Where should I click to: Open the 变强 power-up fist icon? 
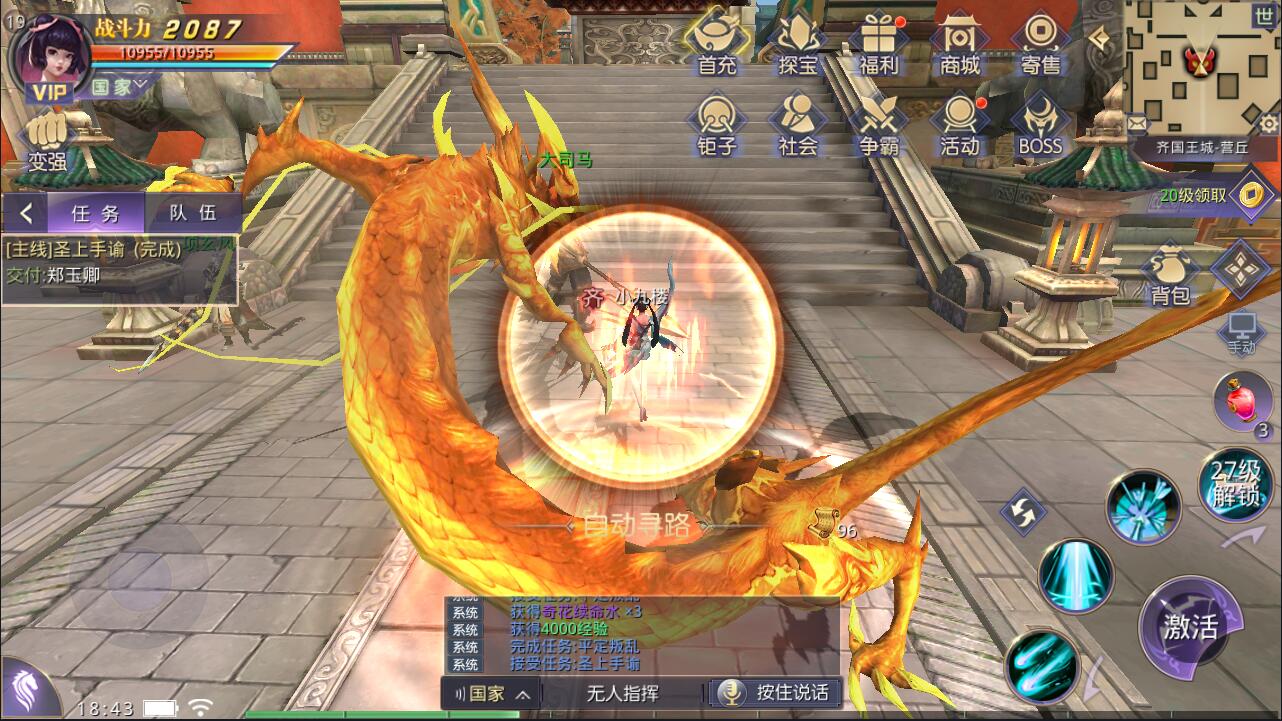(46, 141)
